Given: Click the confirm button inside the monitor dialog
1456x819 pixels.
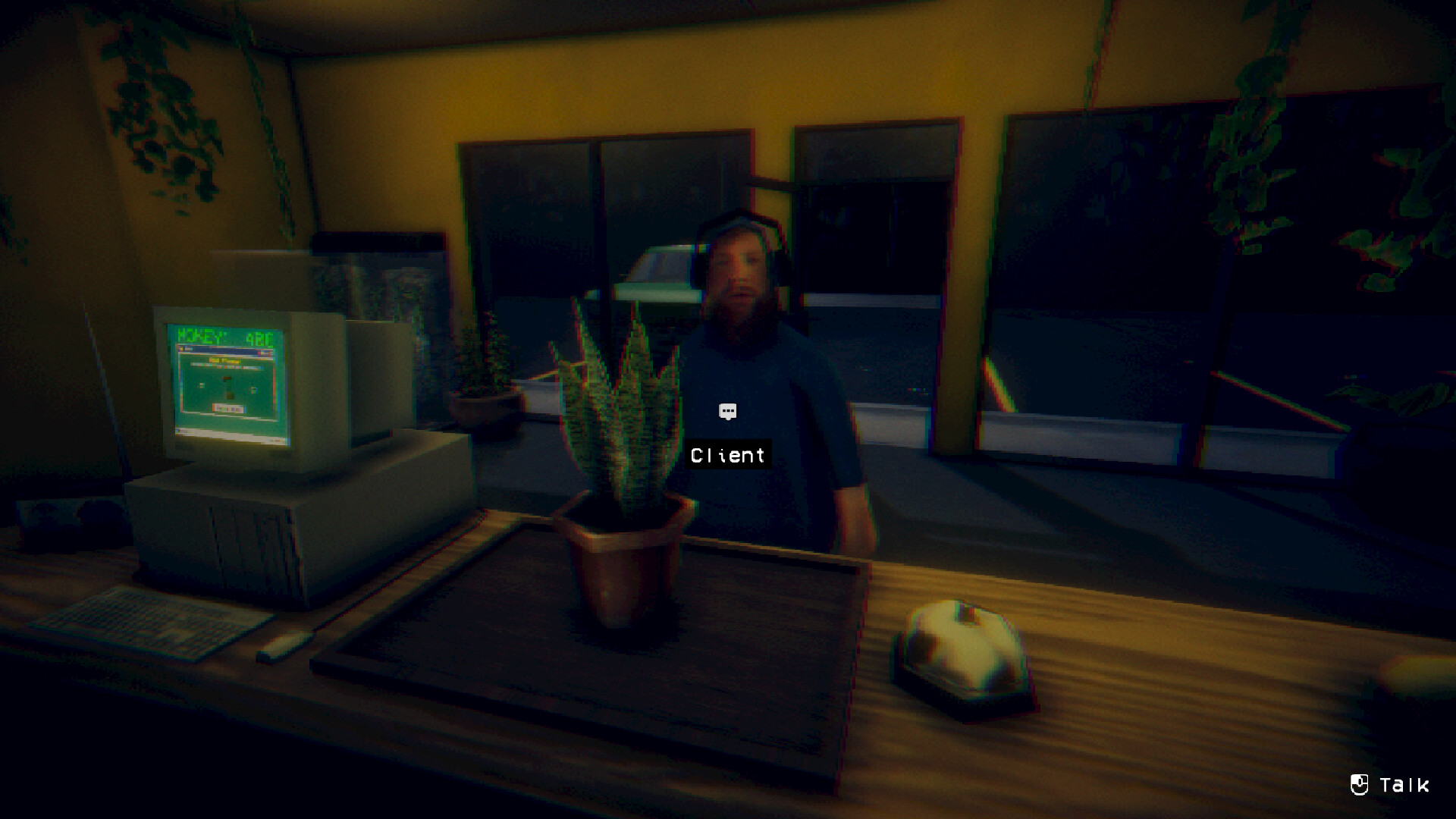Looking at the screenshot, I should coord(227,406).
